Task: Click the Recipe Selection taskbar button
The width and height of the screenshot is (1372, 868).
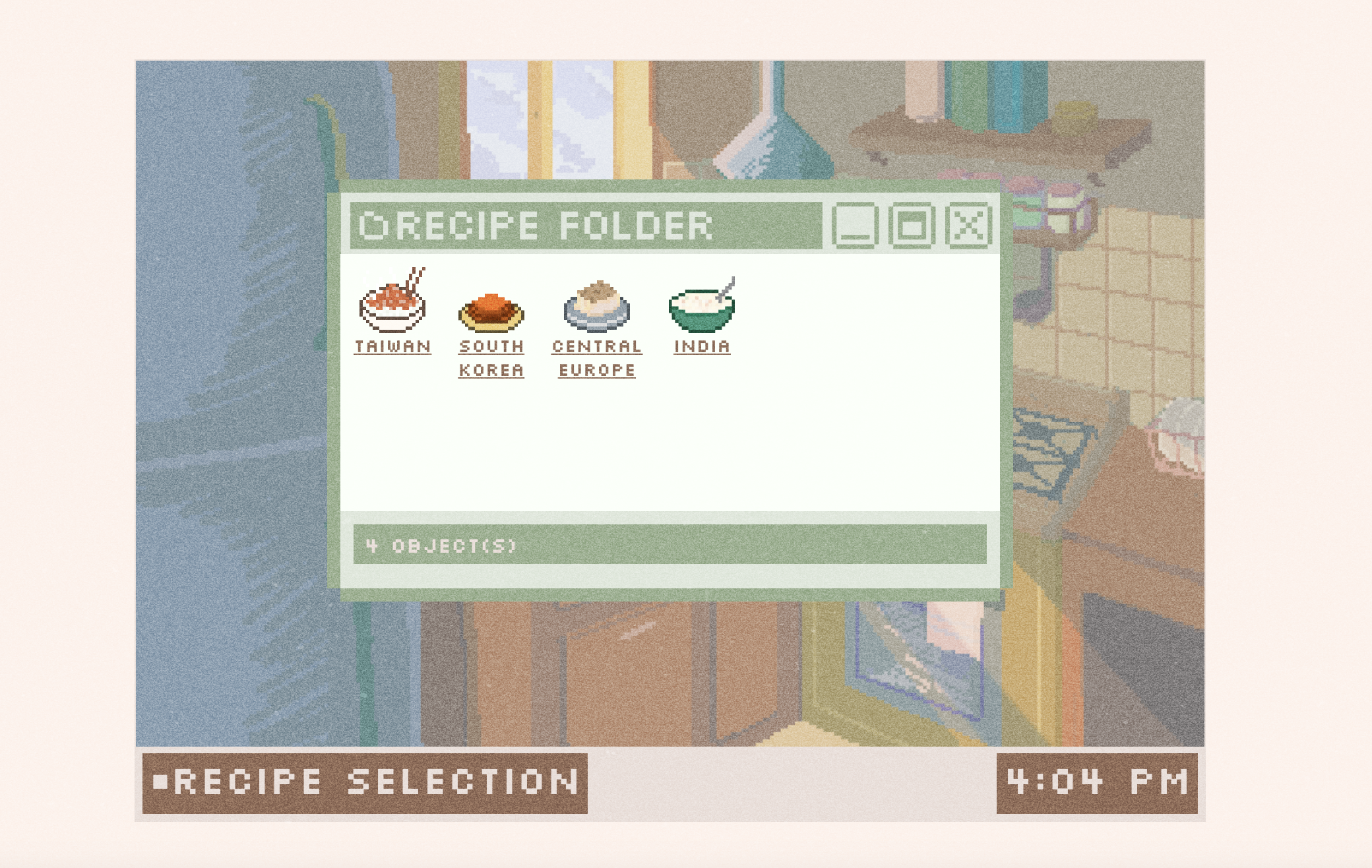Action: click(x=365, y=783)
